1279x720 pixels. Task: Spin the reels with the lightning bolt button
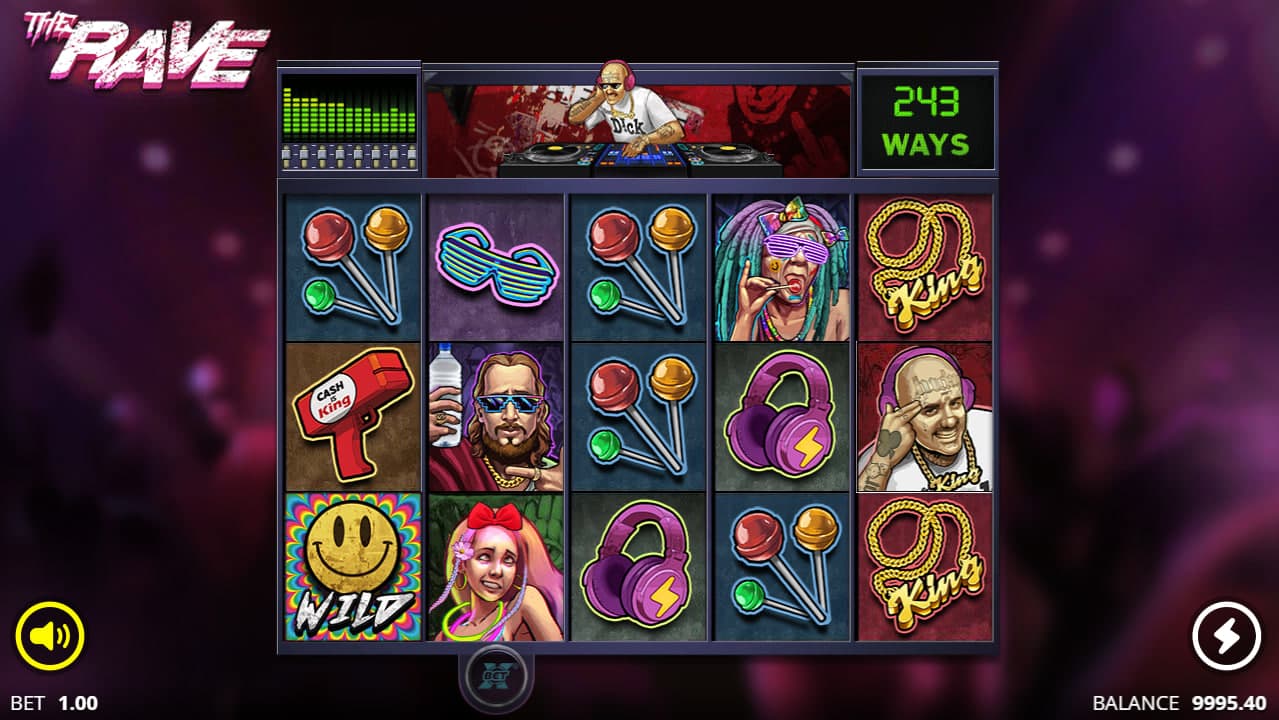(x=1227, y=635)
